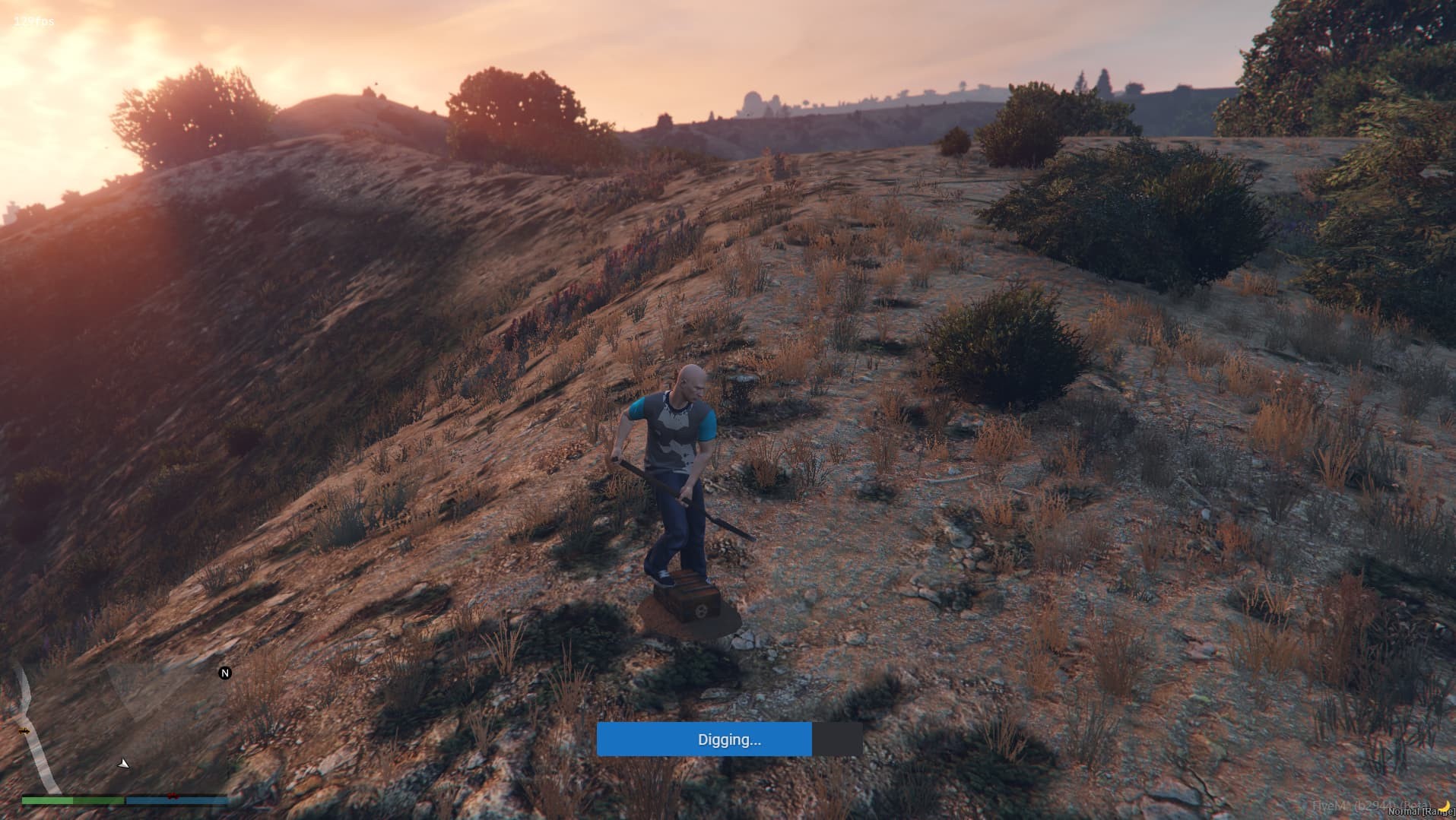Click the compass N marker on minimap
The width and height of the screenshot is (1456, 820).
[x=225, y=673]
